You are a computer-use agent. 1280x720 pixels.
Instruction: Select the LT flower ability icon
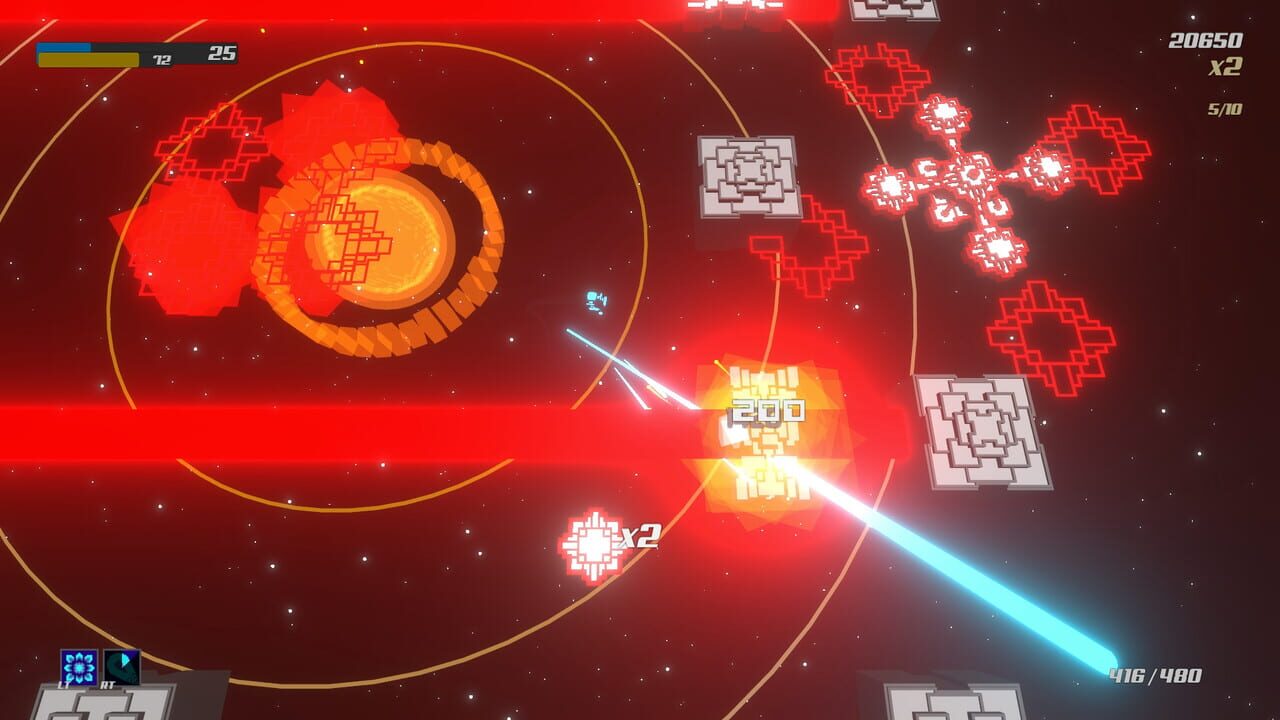click(79, 667)
